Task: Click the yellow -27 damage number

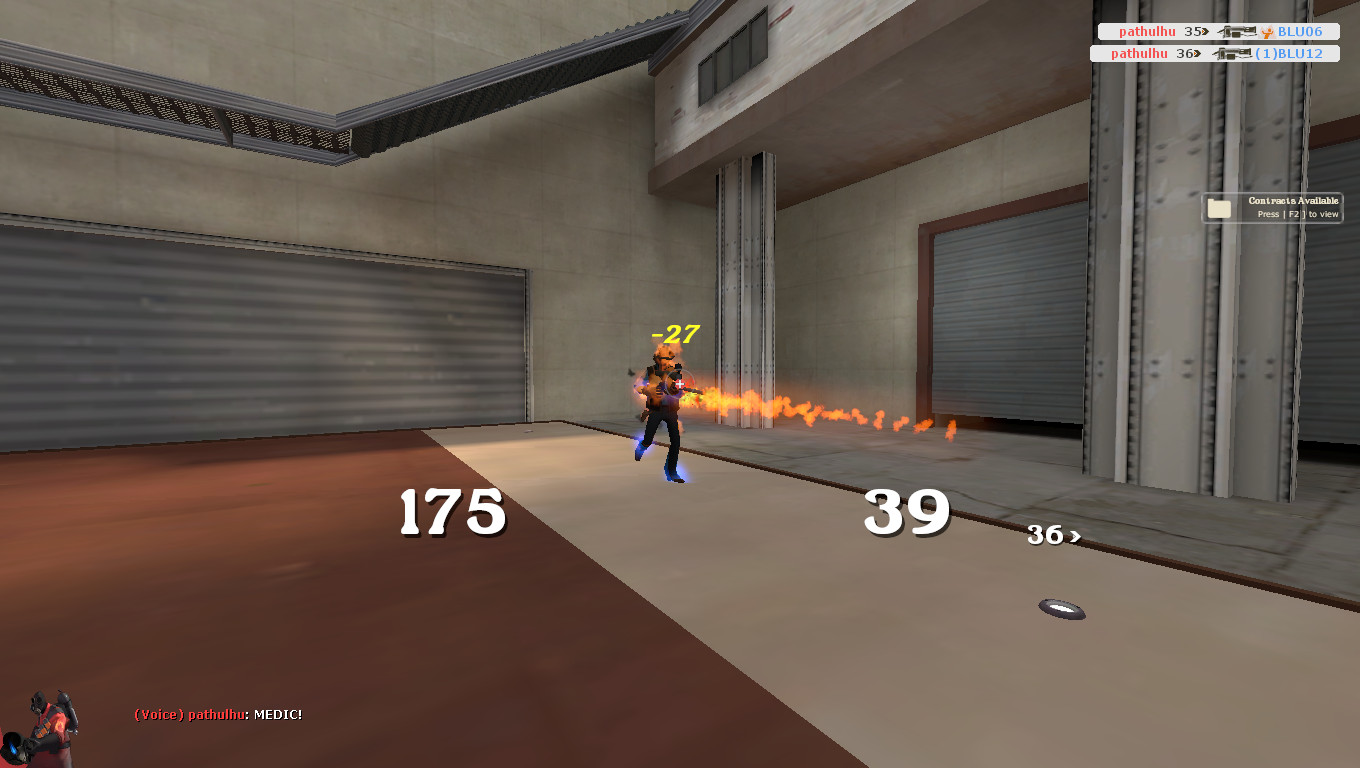Action: pyautogui.click(x=674, y=334)
